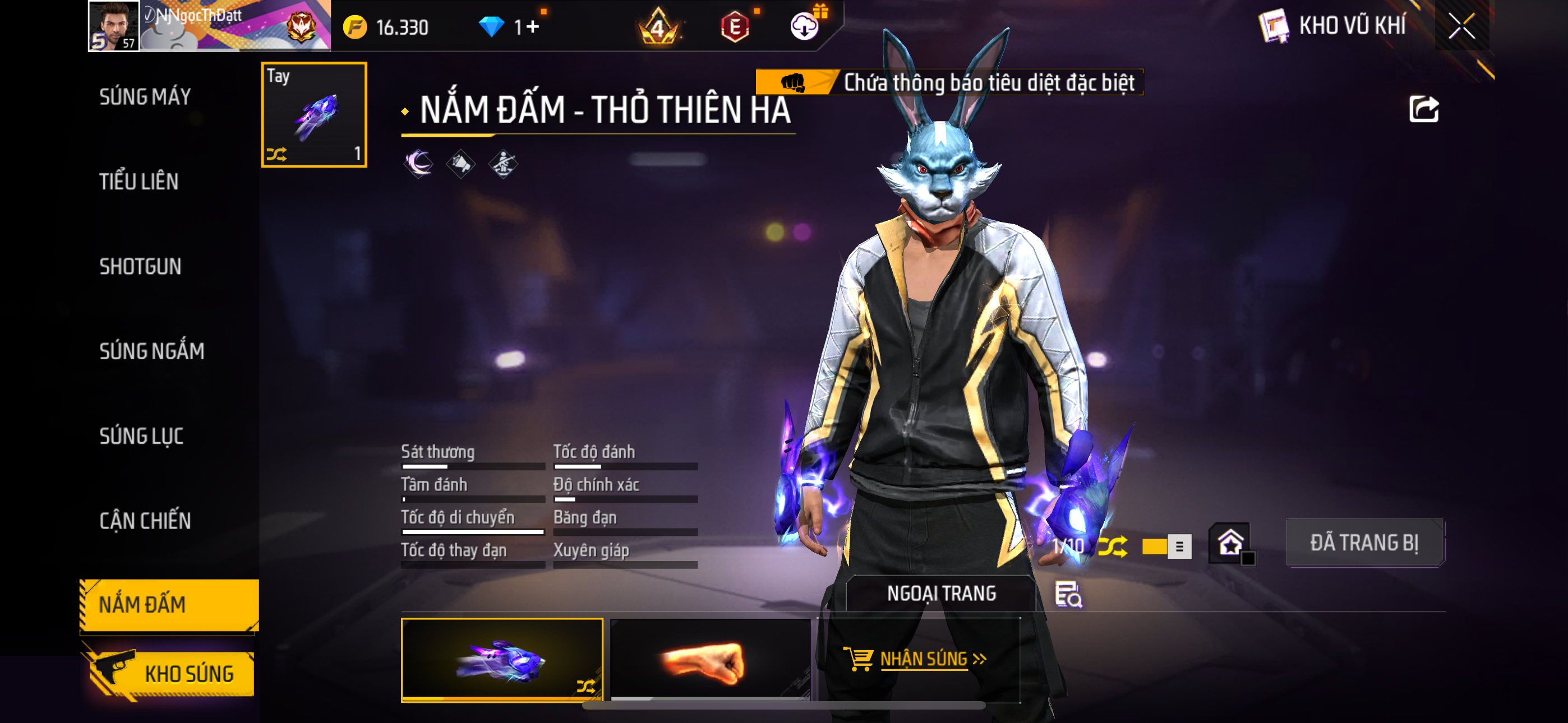
Task: Switch to SÚNG LỤC weapons
Action: [x=141, y=435]
